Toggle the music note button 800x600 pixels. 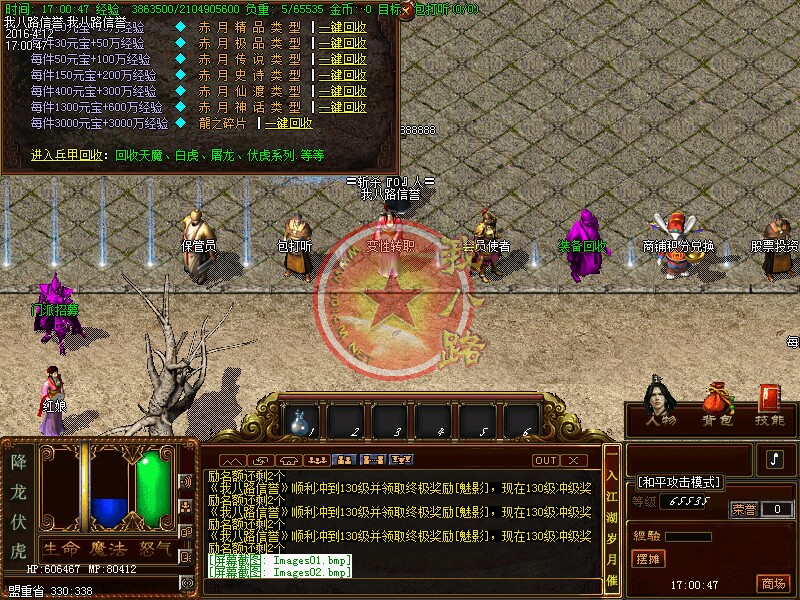point(776,459)
